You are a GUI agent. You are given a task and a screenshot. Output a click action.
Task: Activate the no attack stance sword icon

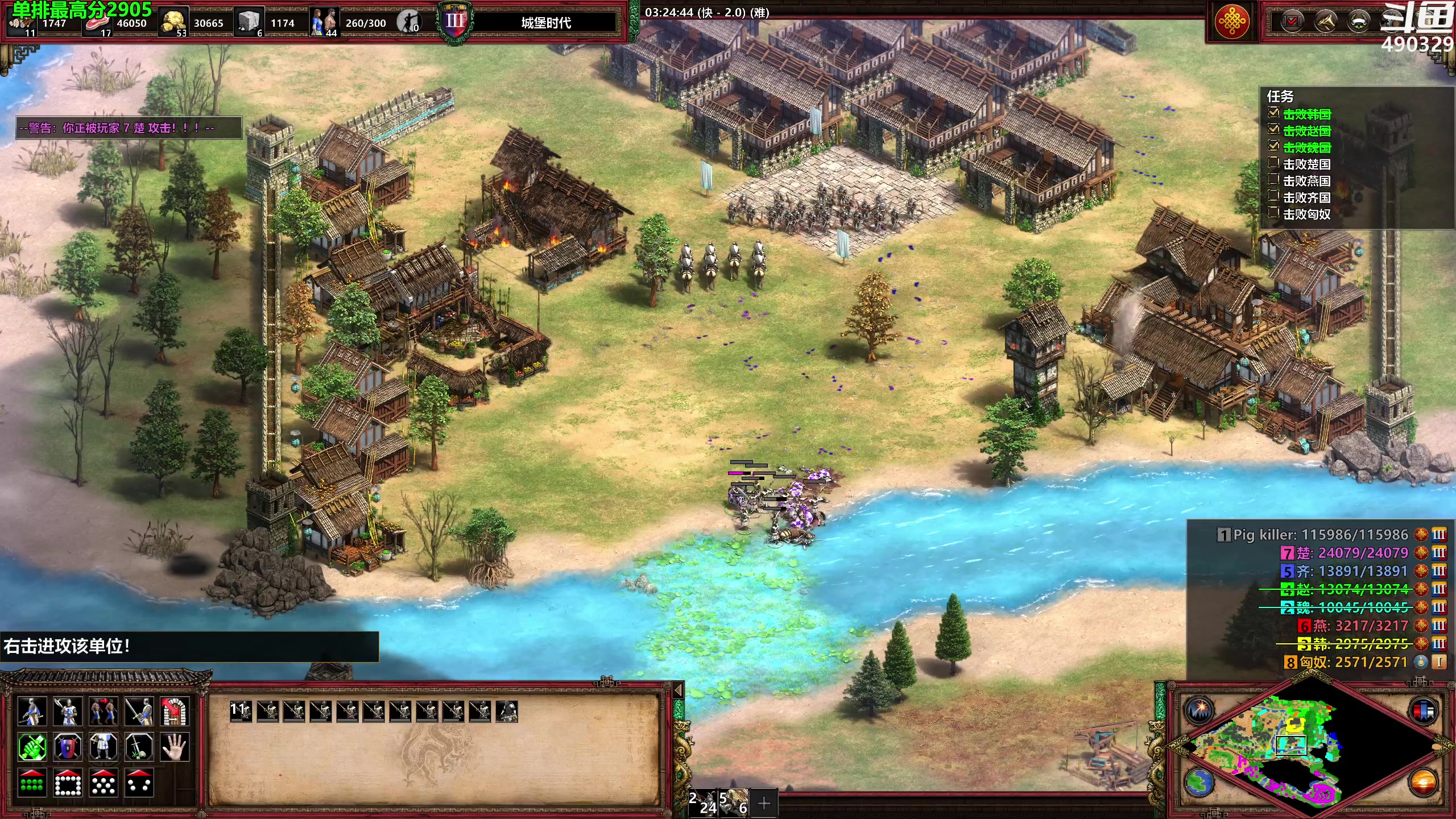[139, 747]
